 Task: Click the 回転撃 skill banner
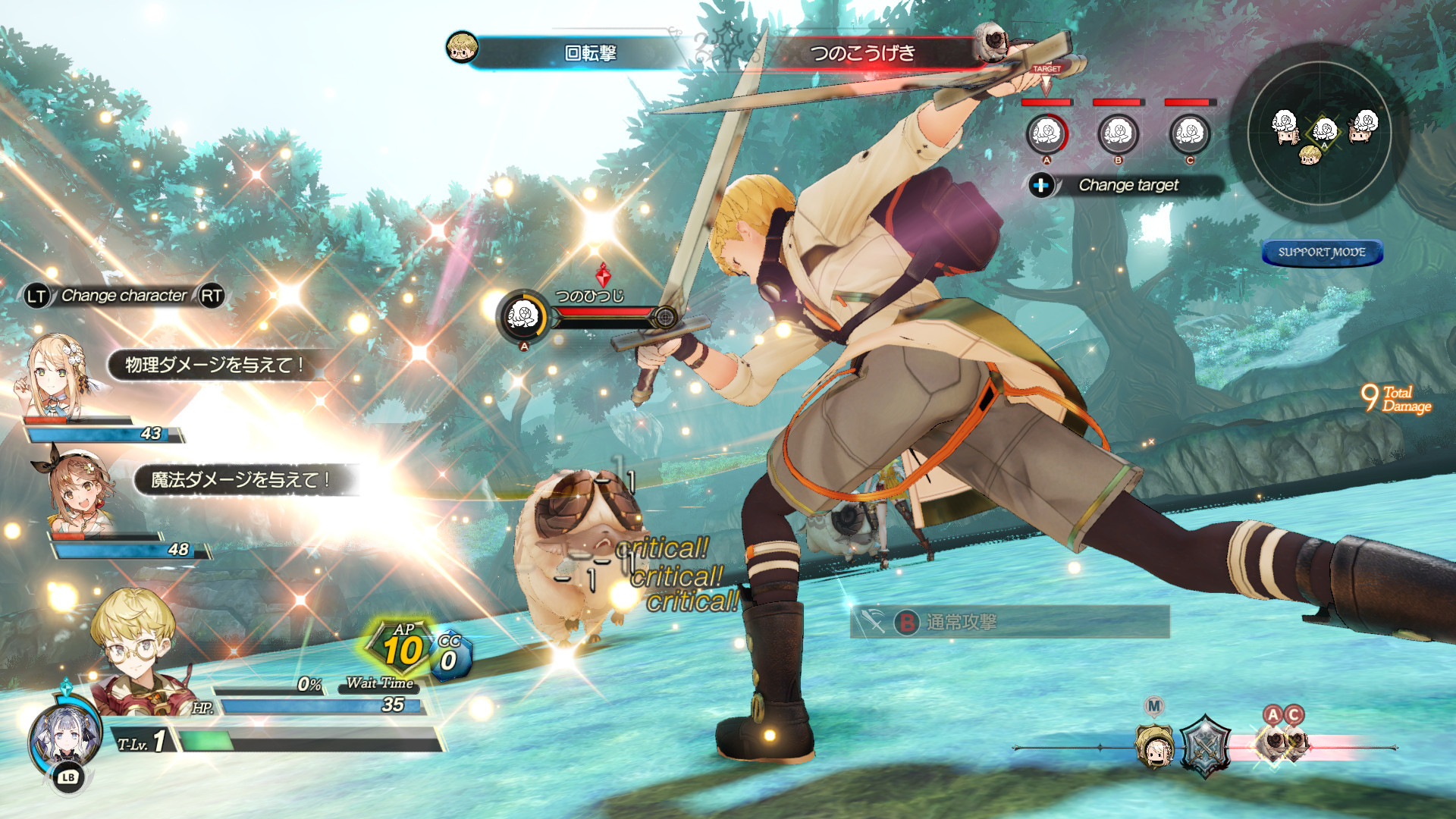590,53
